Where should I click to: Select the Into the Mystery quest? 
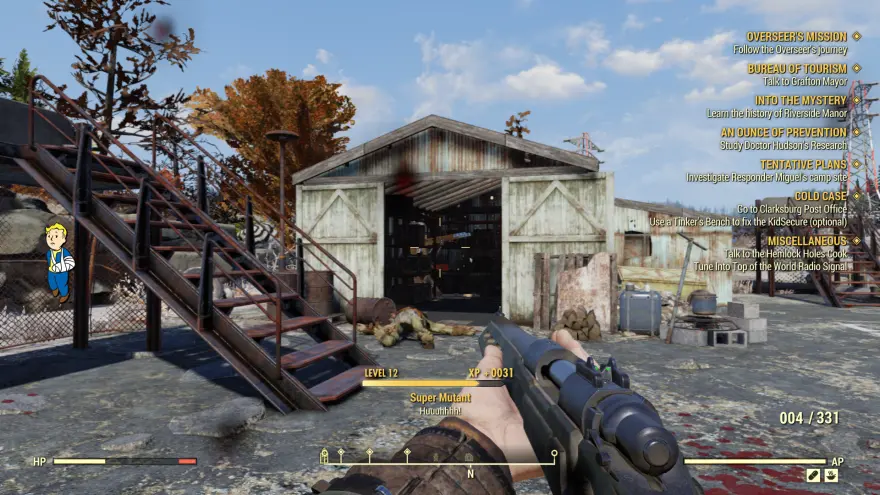click(x=800, y=101)
